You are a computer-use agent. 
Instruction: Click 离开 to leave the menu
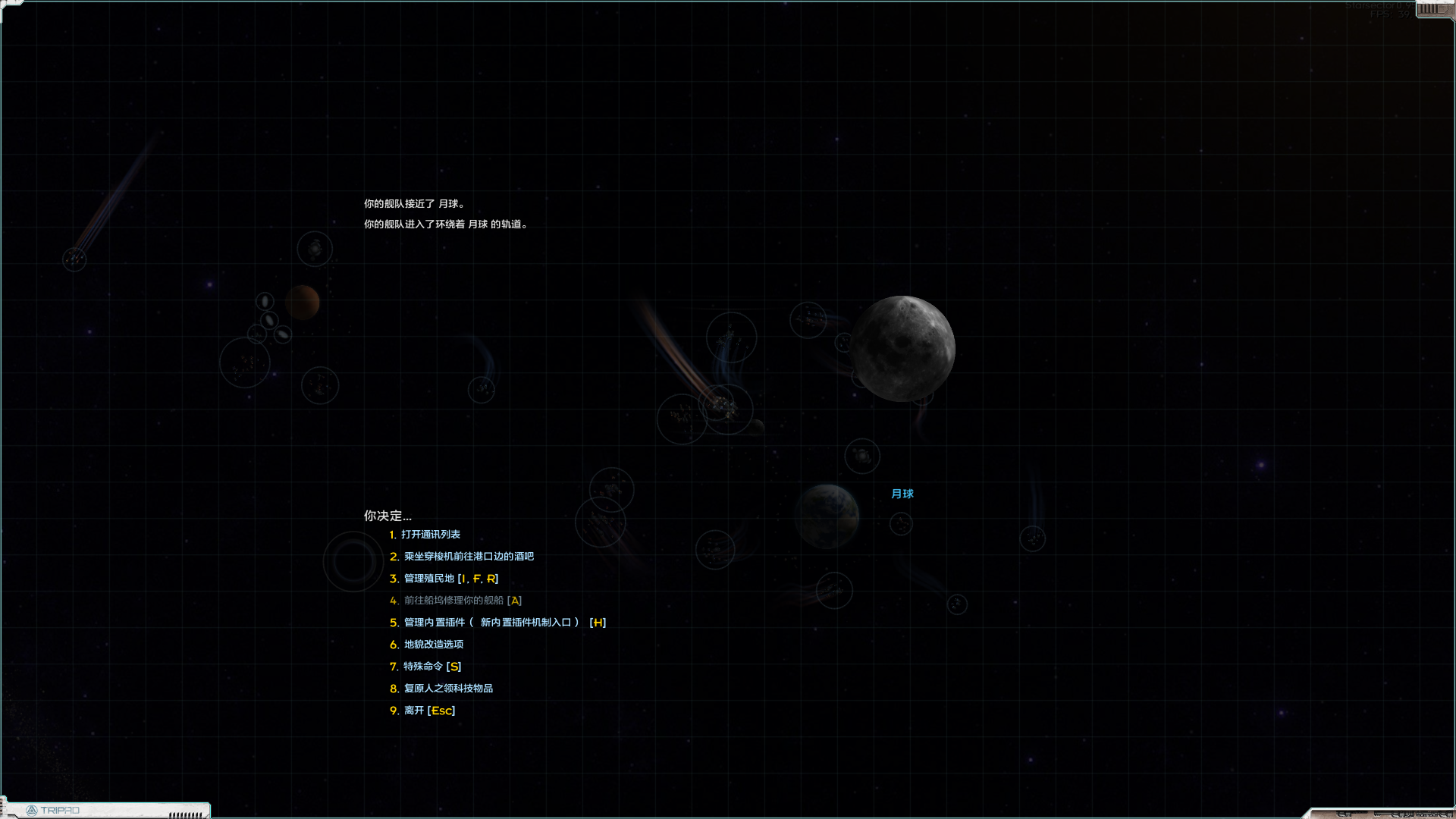coord(428,711)
